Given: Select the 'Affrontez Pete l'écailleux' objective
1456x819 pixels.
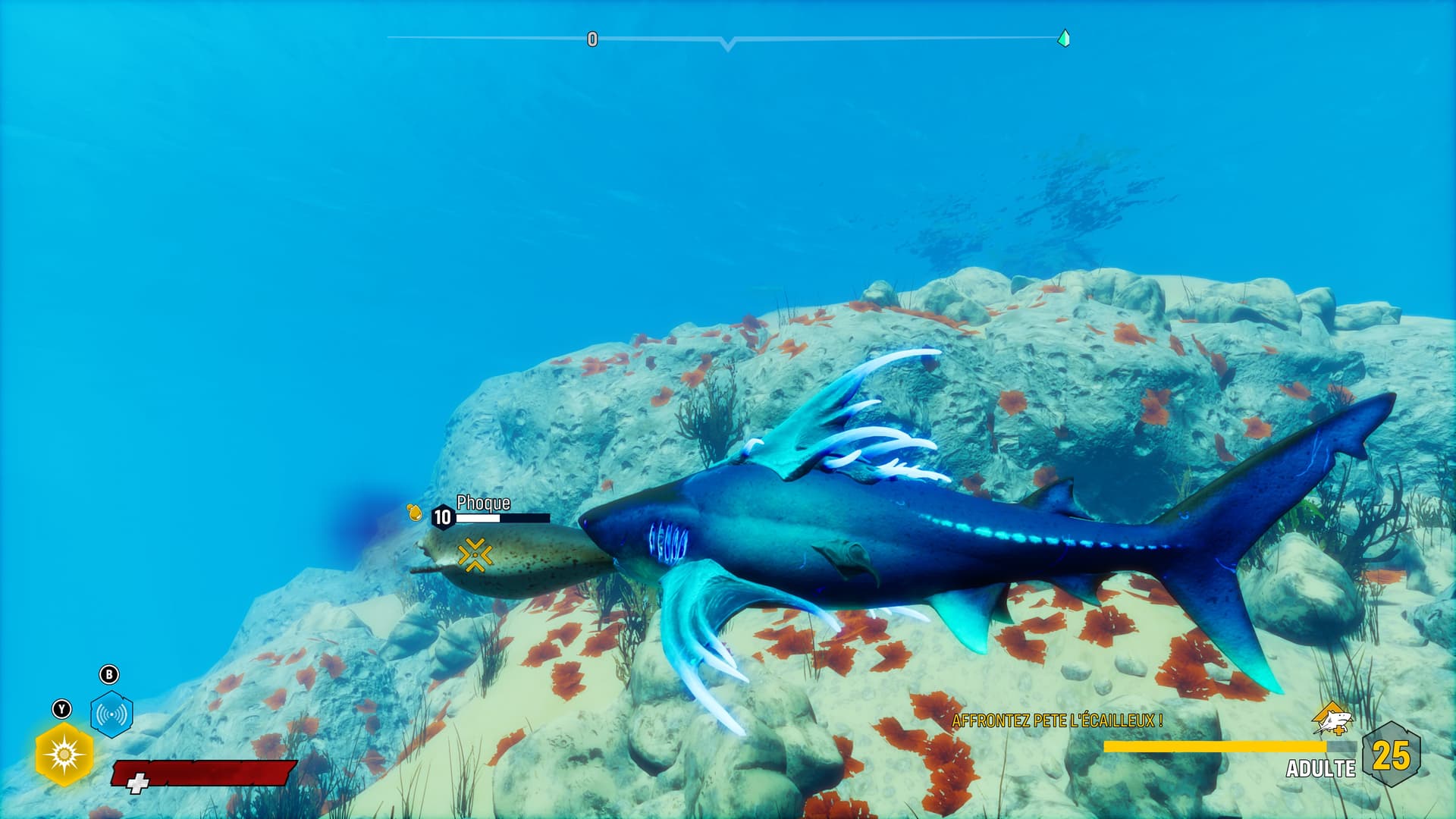Looking at the screenshot, I should pos(1056,720).
